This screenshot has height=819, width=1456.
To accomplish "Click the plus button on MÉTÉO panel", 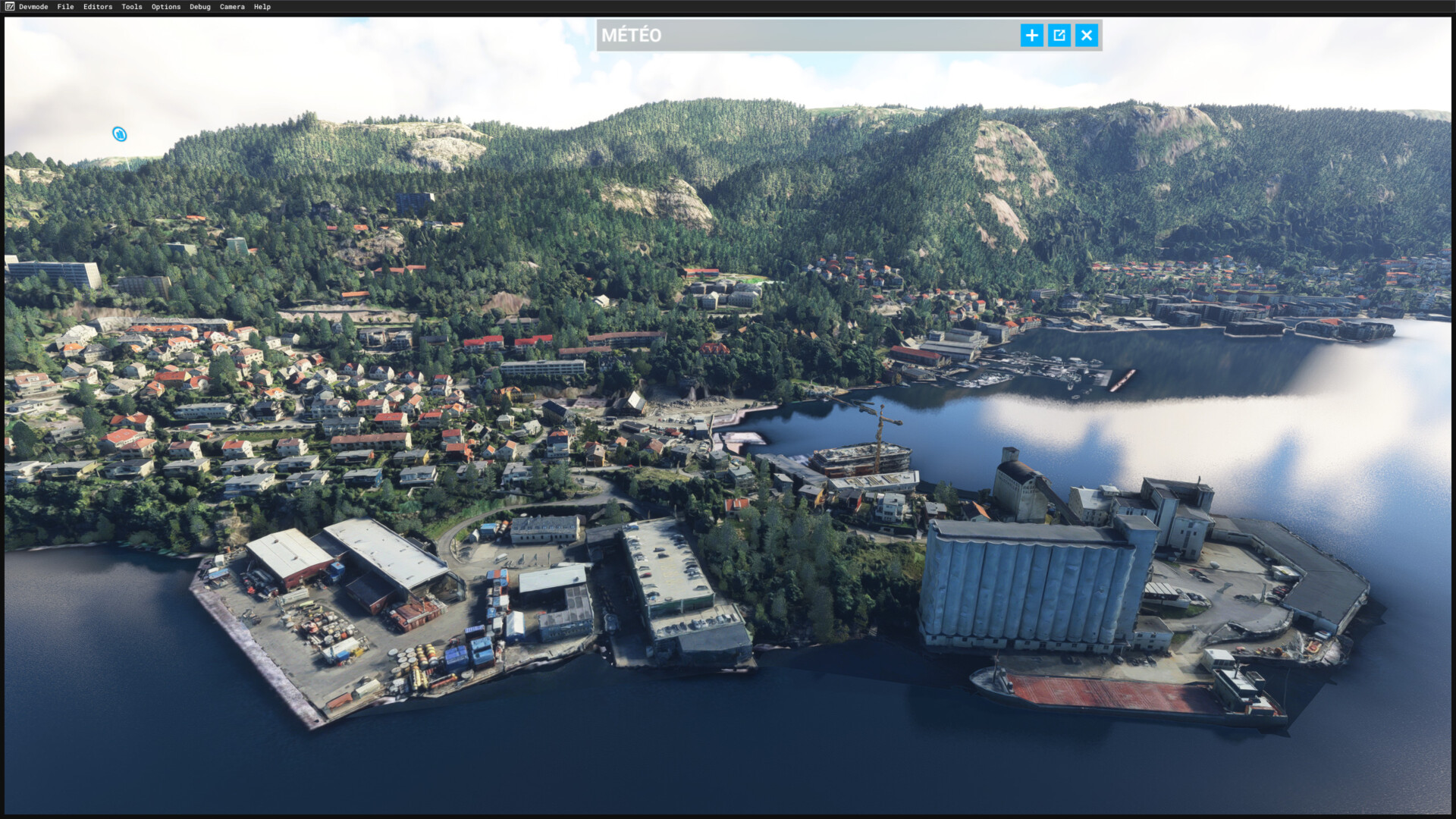I will pos(1031,35).
